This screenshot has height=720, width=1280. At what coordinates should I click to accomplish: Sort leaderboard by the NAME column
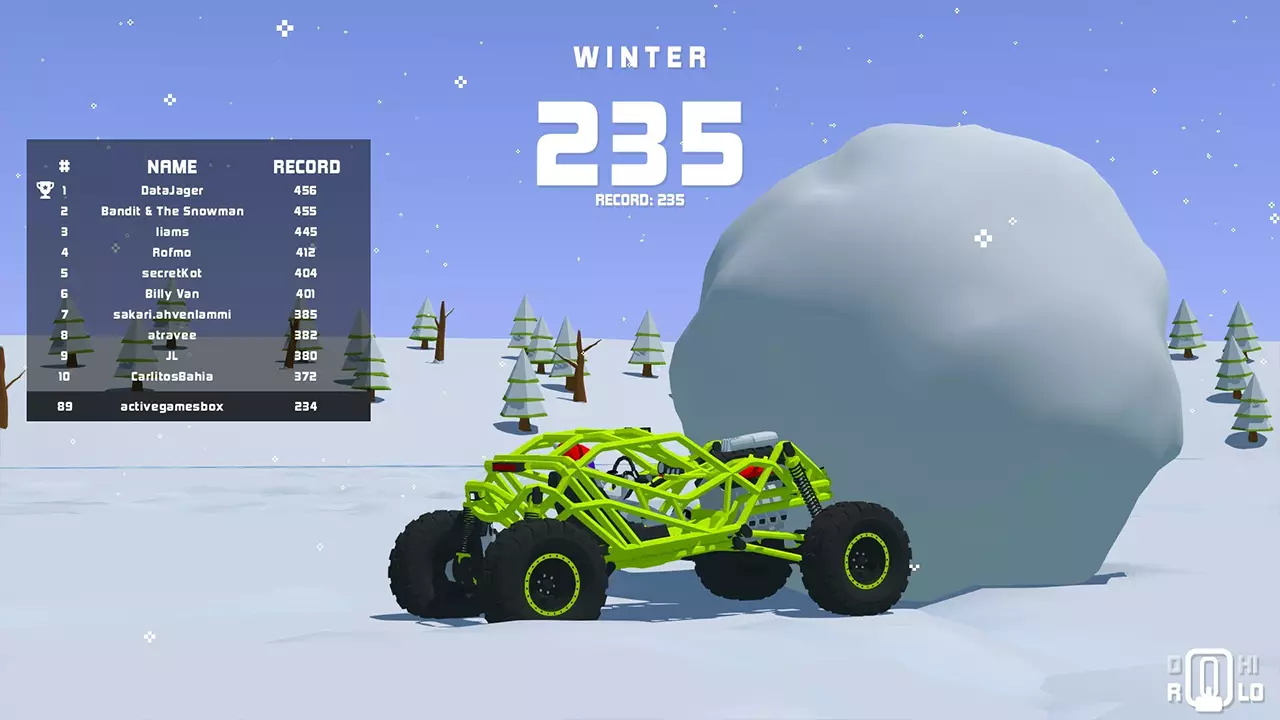171,166
